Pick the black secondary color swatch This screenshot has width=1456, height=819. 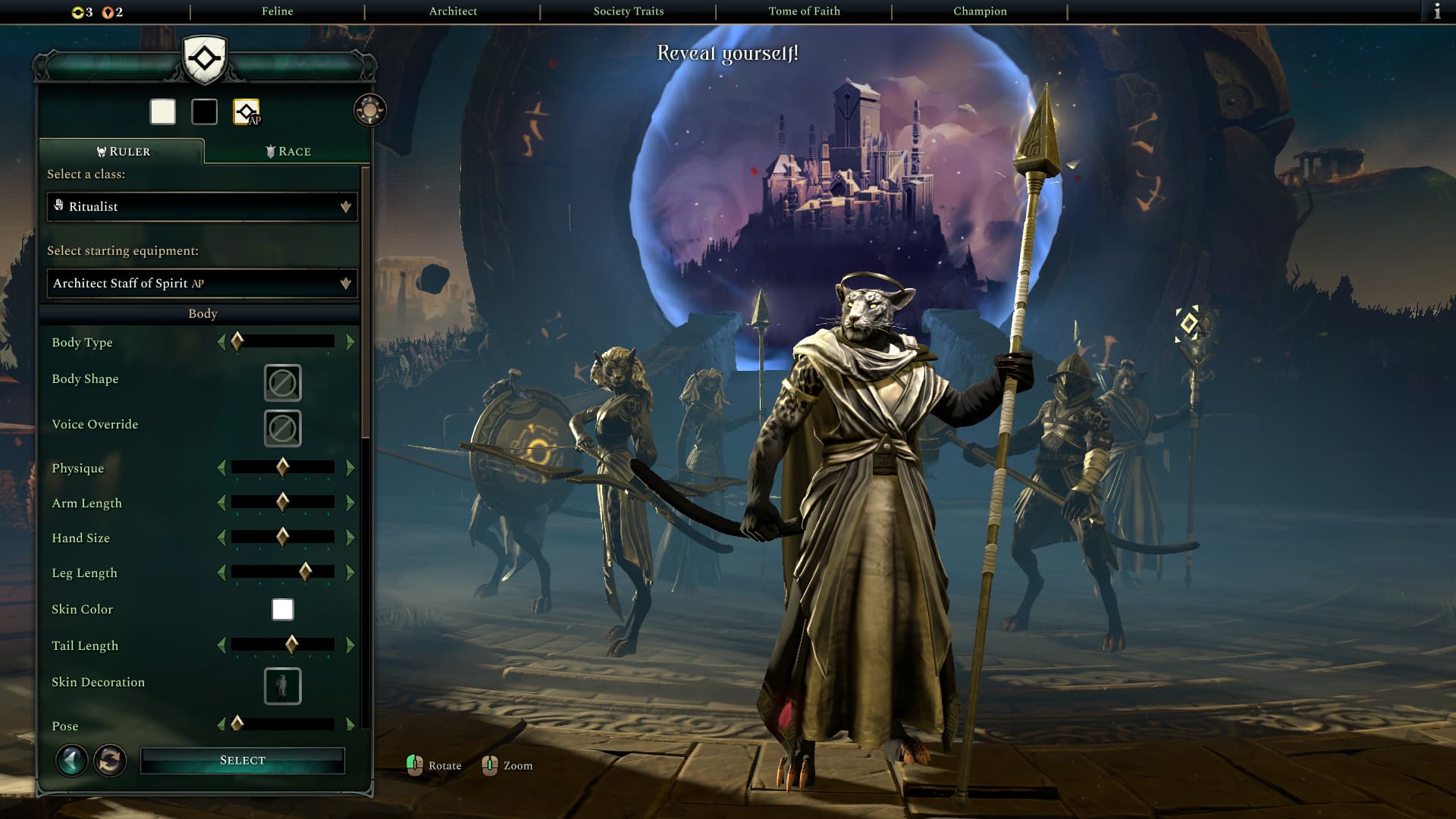[204, 112]
